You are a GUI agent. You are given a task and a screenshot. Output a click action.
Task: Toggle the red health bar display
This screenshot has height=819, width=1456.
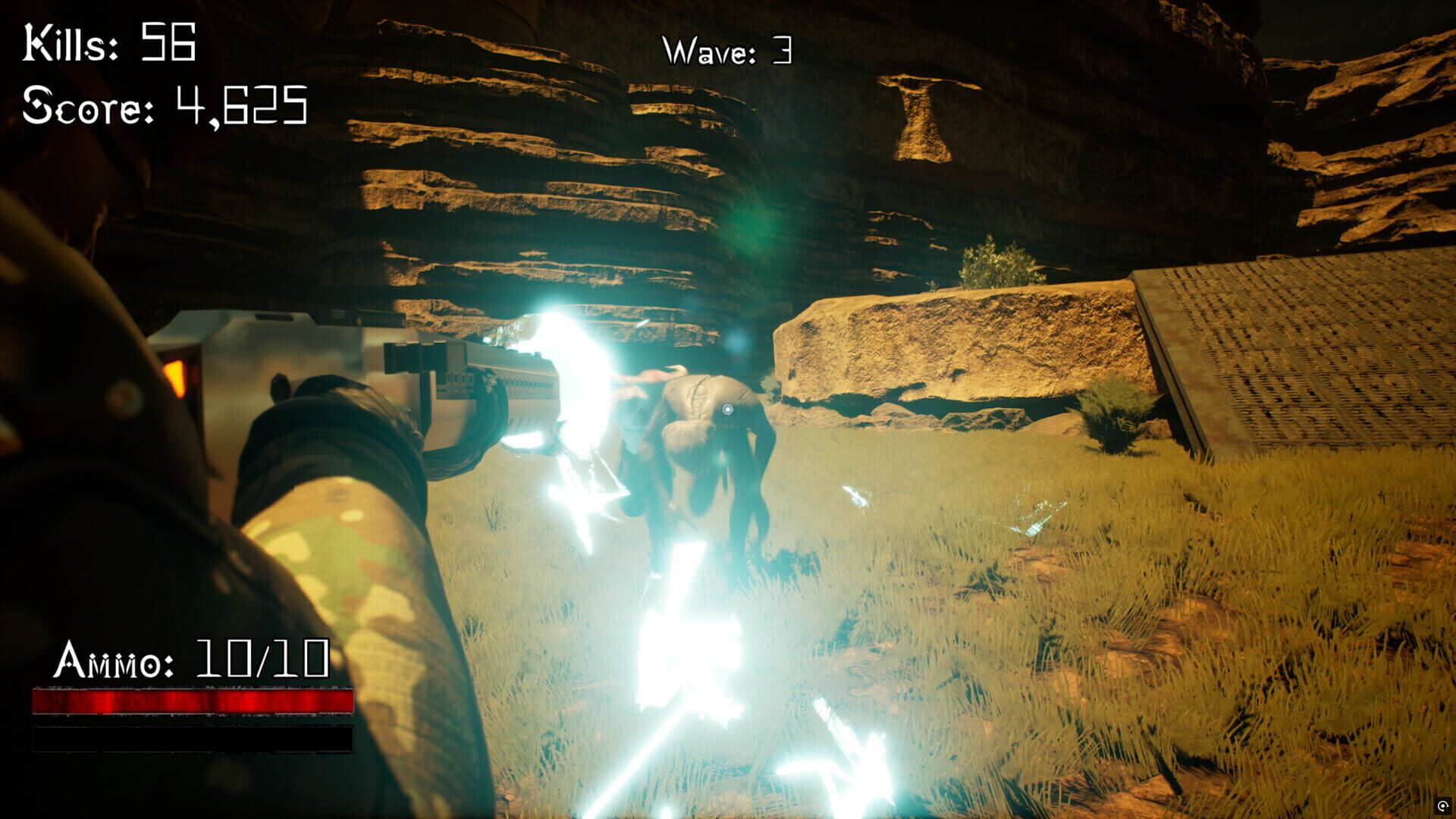tap(193, 701)
